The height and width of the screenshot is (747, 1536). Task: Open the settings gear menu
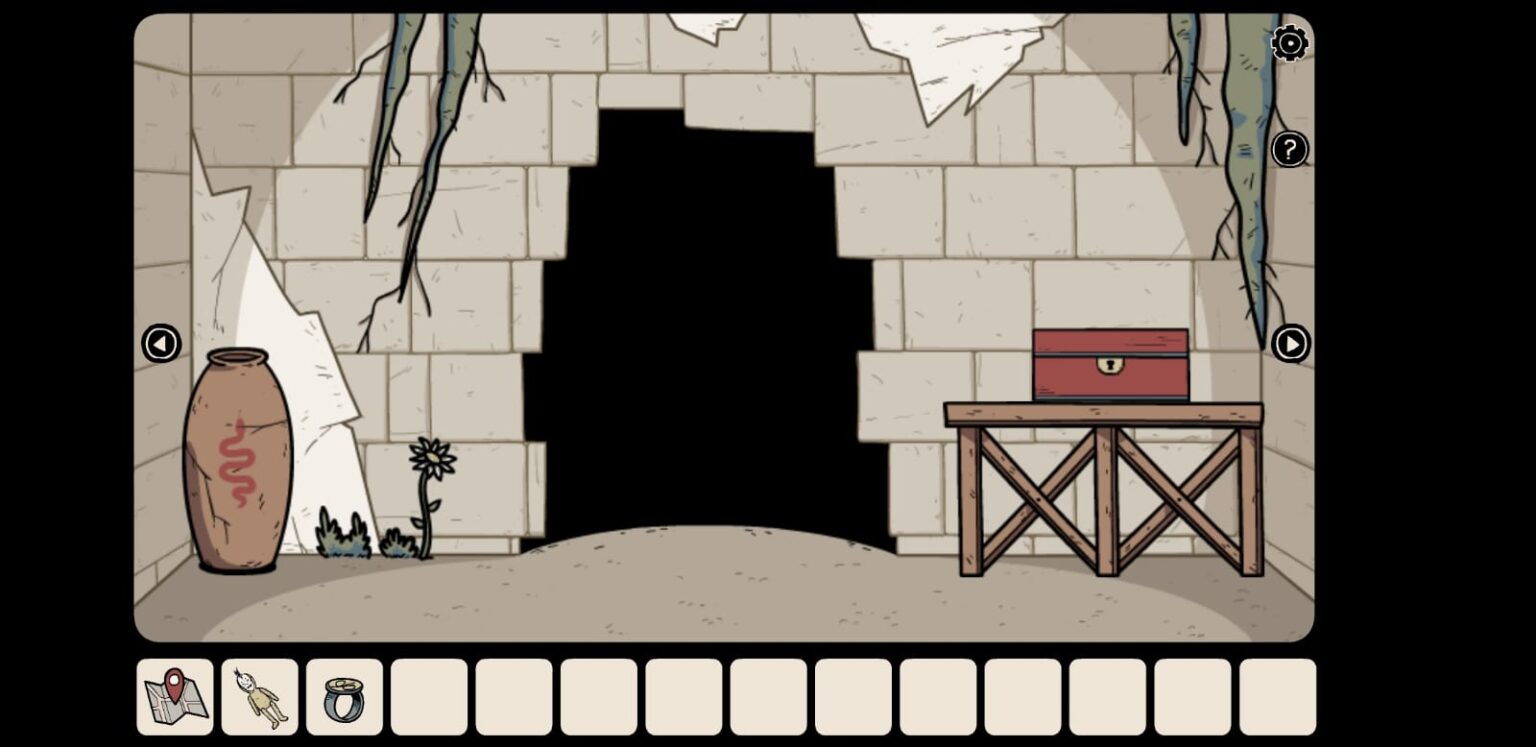pos(1289,43)
